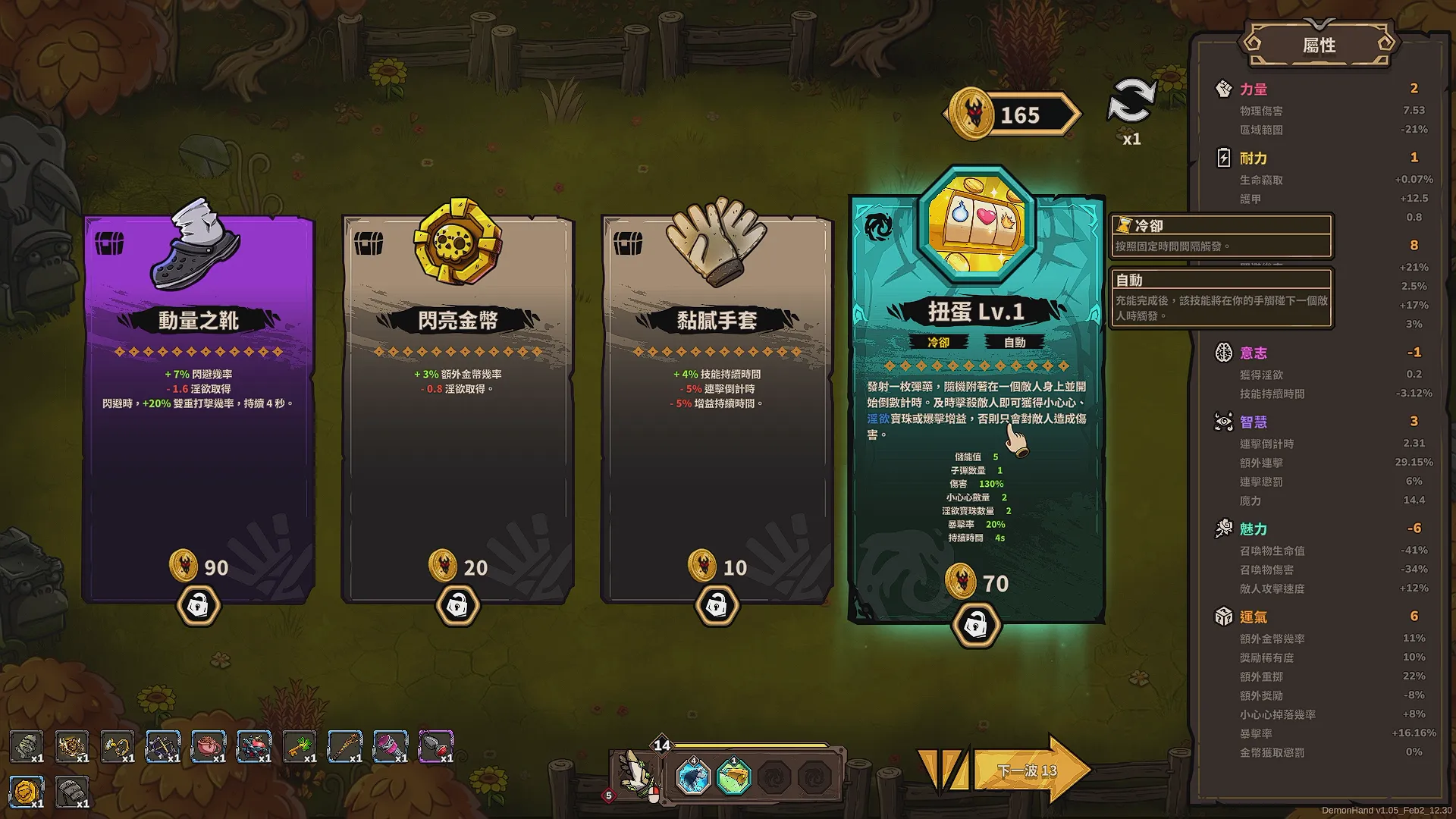Select the four-leaf clover key inventory item

300,747
